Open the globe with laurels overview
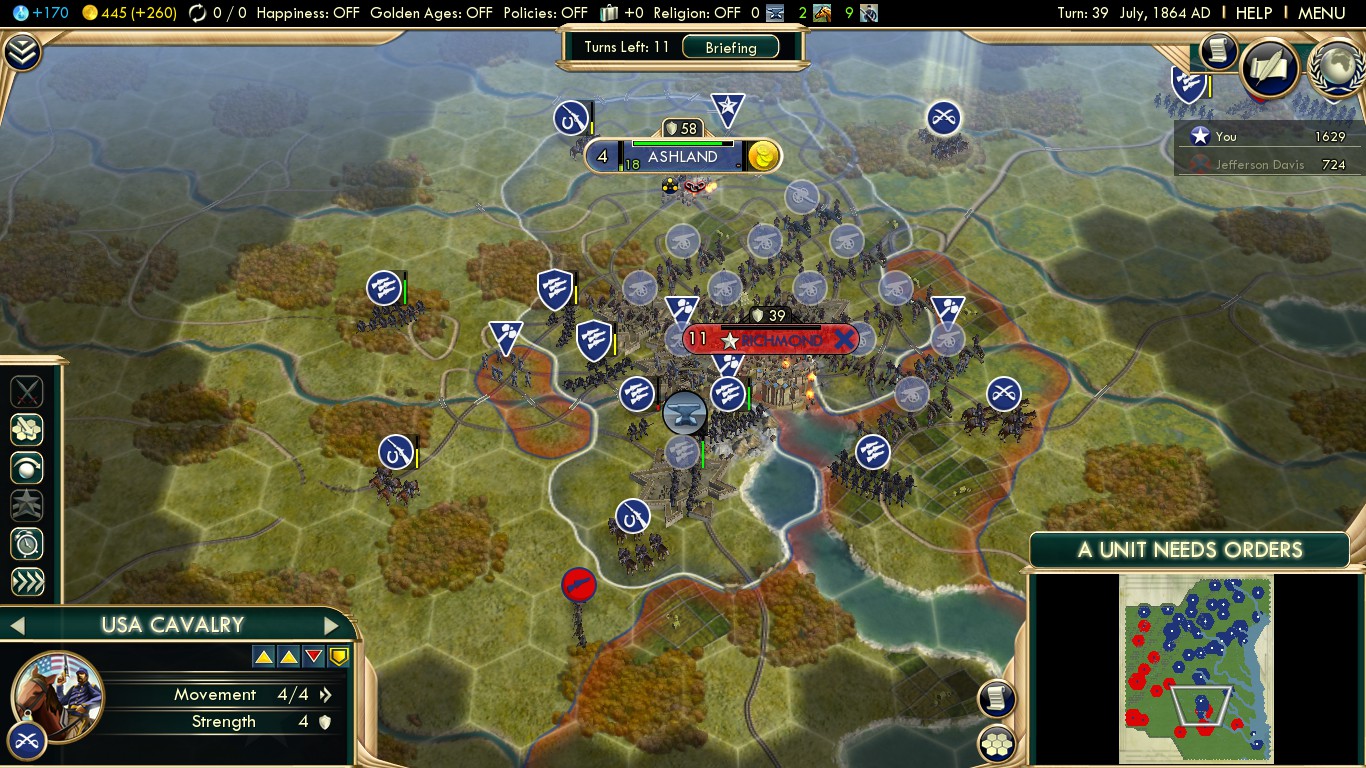 tap(1335, 69)
